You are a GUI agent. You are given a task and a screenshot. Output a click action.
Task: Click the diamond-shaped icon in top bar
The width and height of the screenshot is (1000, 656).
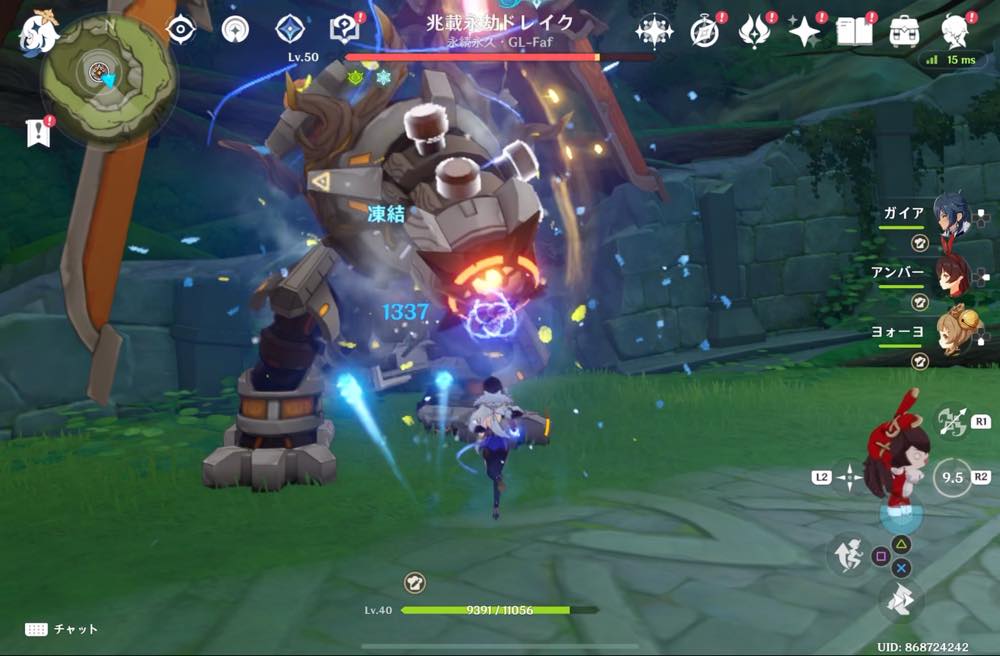(x=289, y=30)
